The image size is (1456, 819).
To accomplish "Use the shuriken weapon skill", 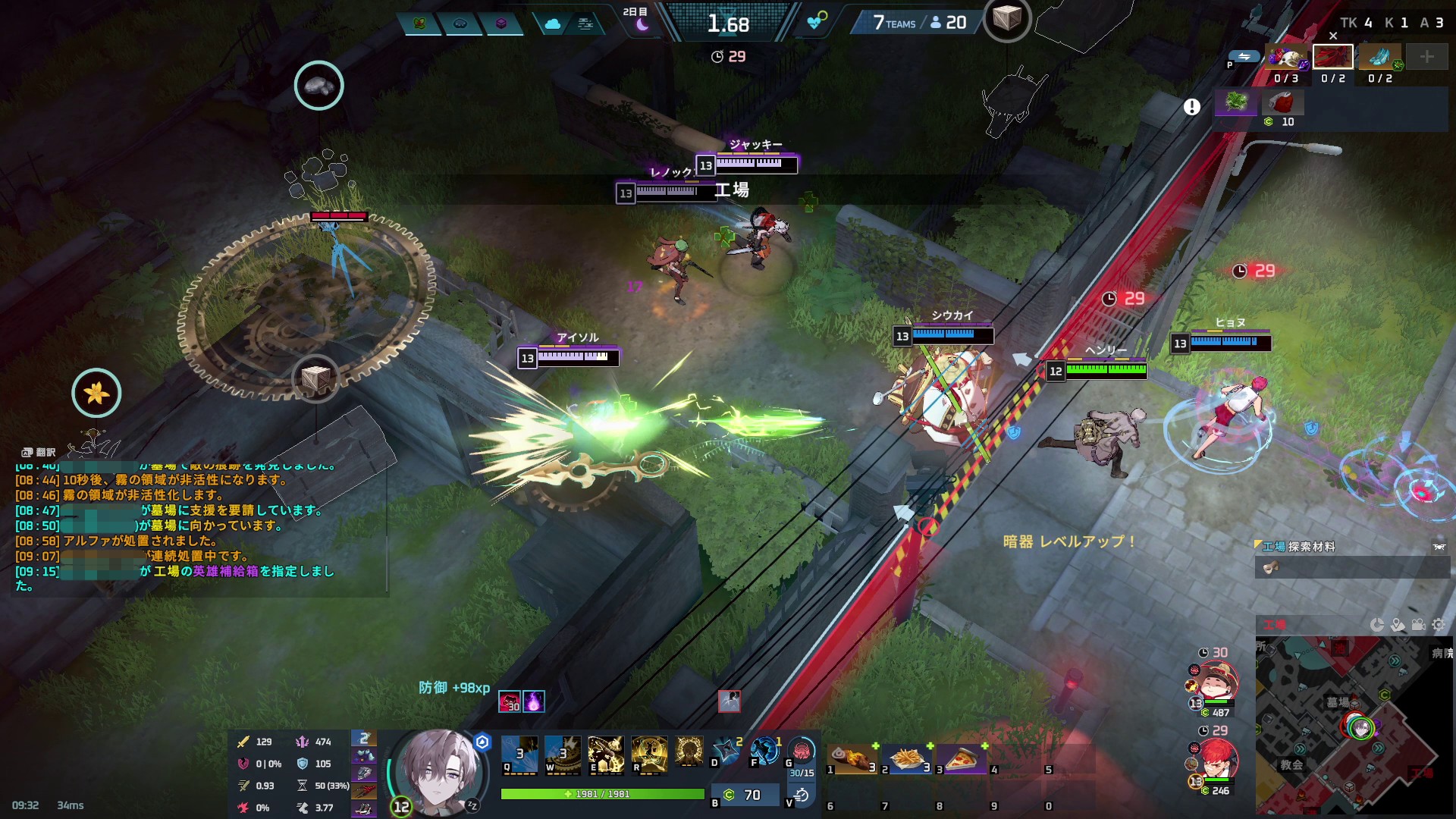I will click(726, 751).
